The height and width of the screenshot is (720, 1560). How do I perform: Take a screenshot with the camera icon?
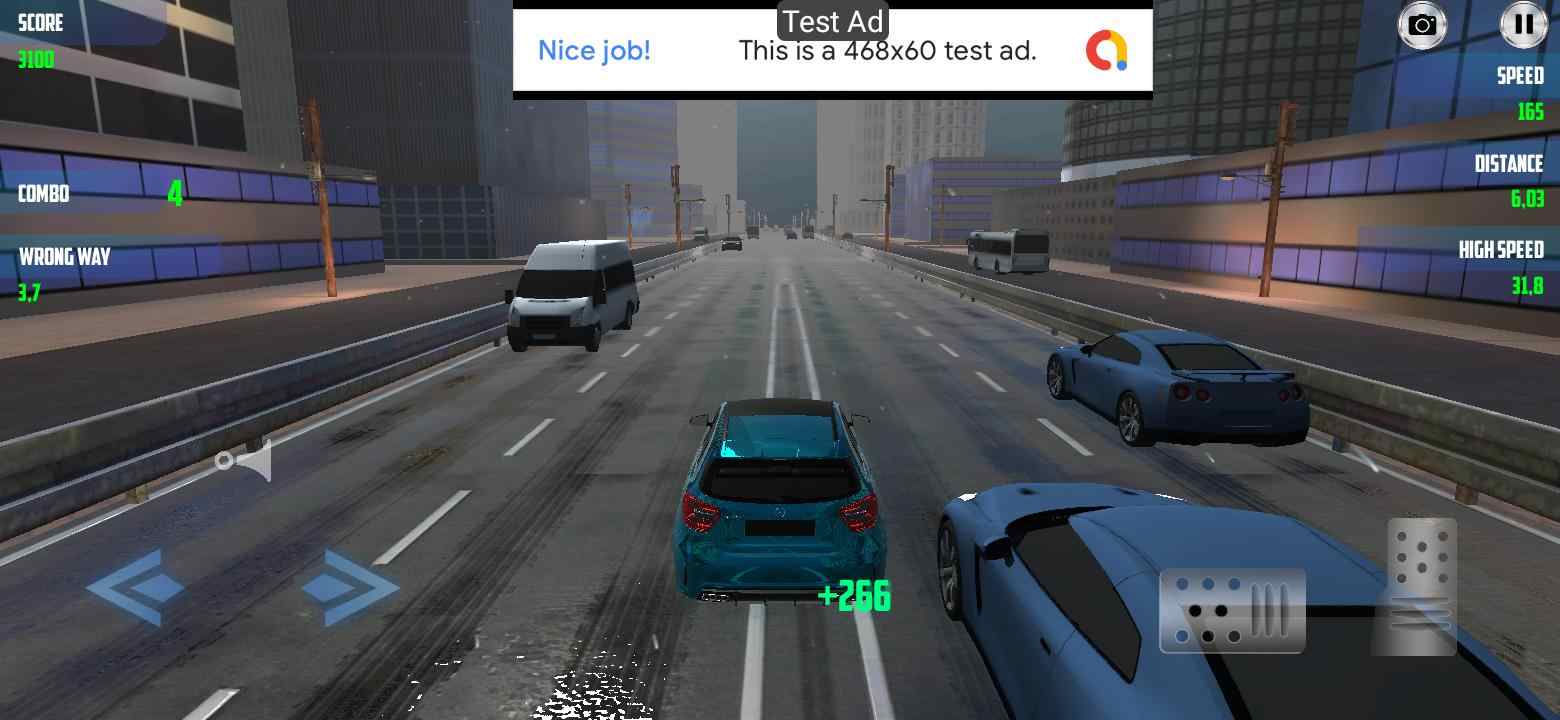click(1421, 26)
